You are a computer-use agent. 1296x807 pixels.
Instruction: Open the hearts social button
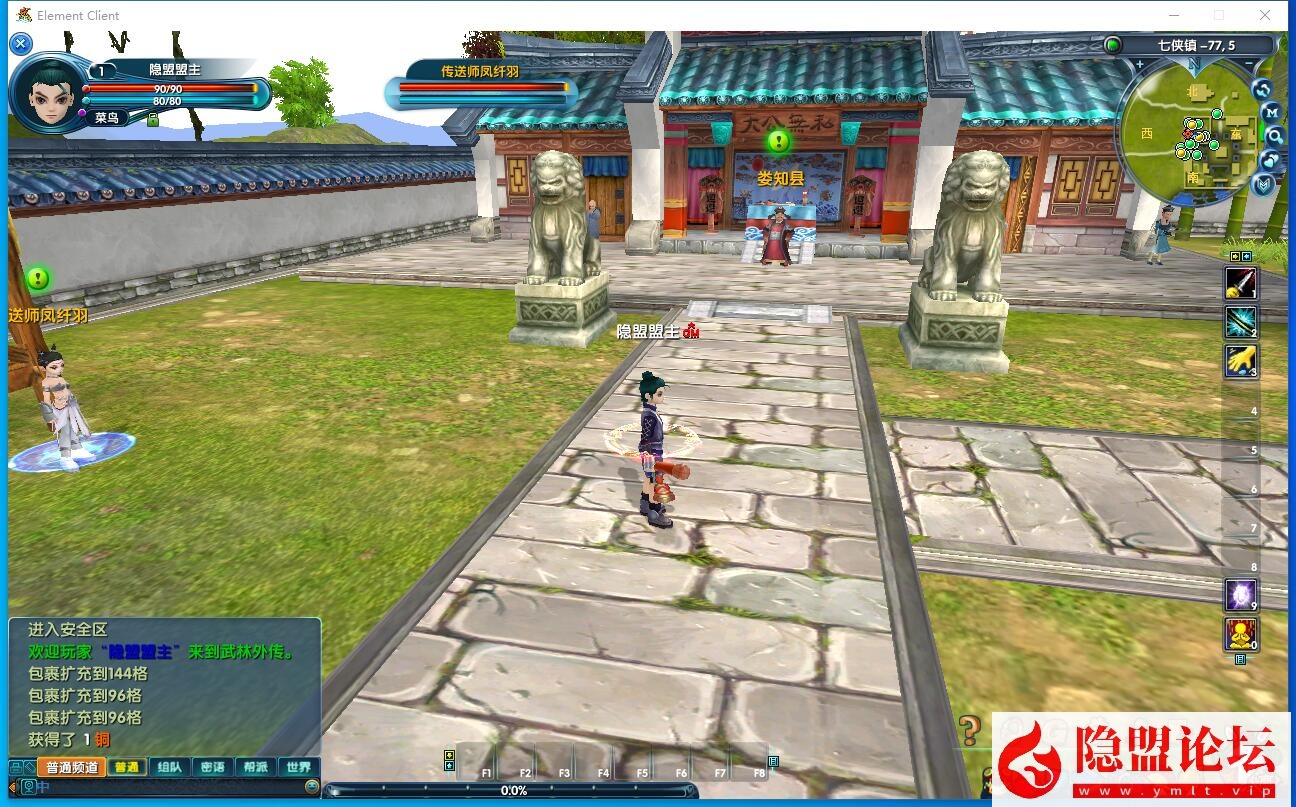click(1270, 160)
